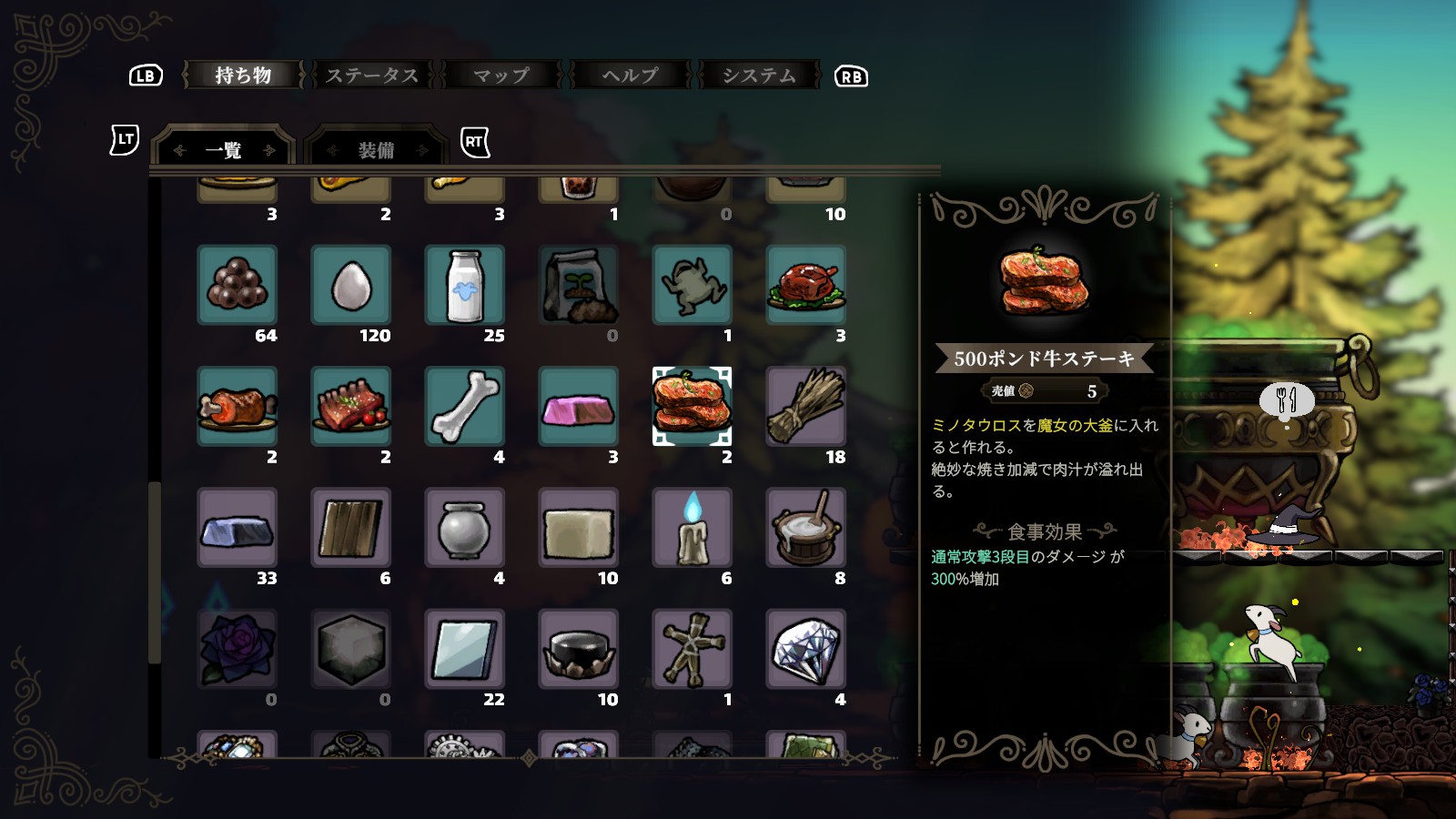Pick the glass mirror pane slot

coord(465,649)
